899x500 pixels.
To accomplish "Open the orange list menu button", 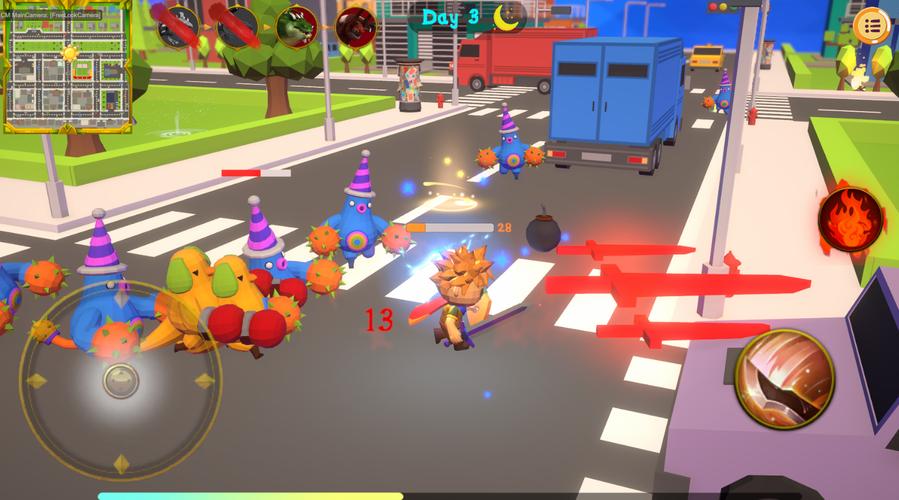I will [x=871, y=26].
